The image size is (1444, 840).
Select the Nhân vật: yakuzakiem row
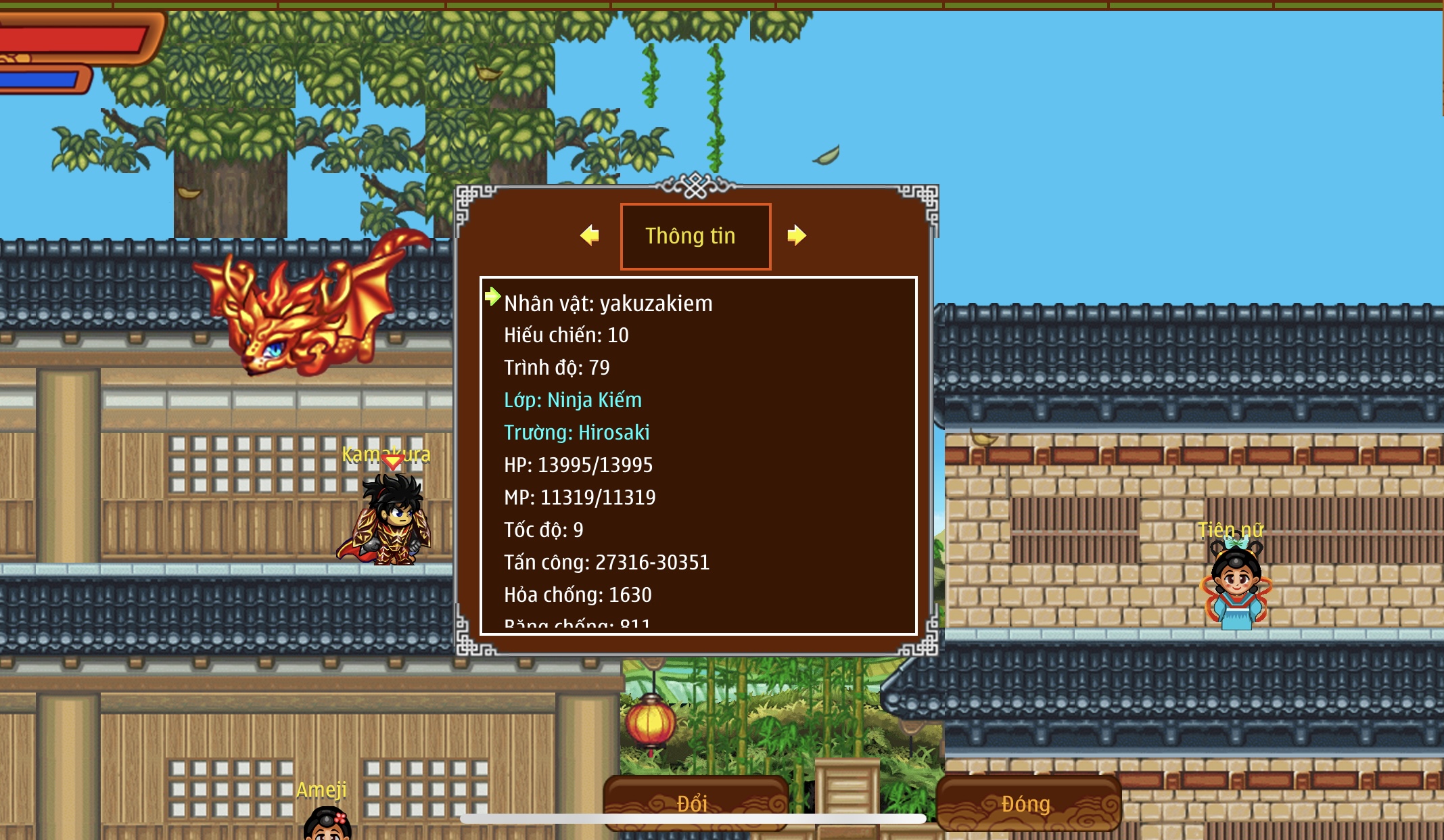pyautogui.click(x=608, y=304)
